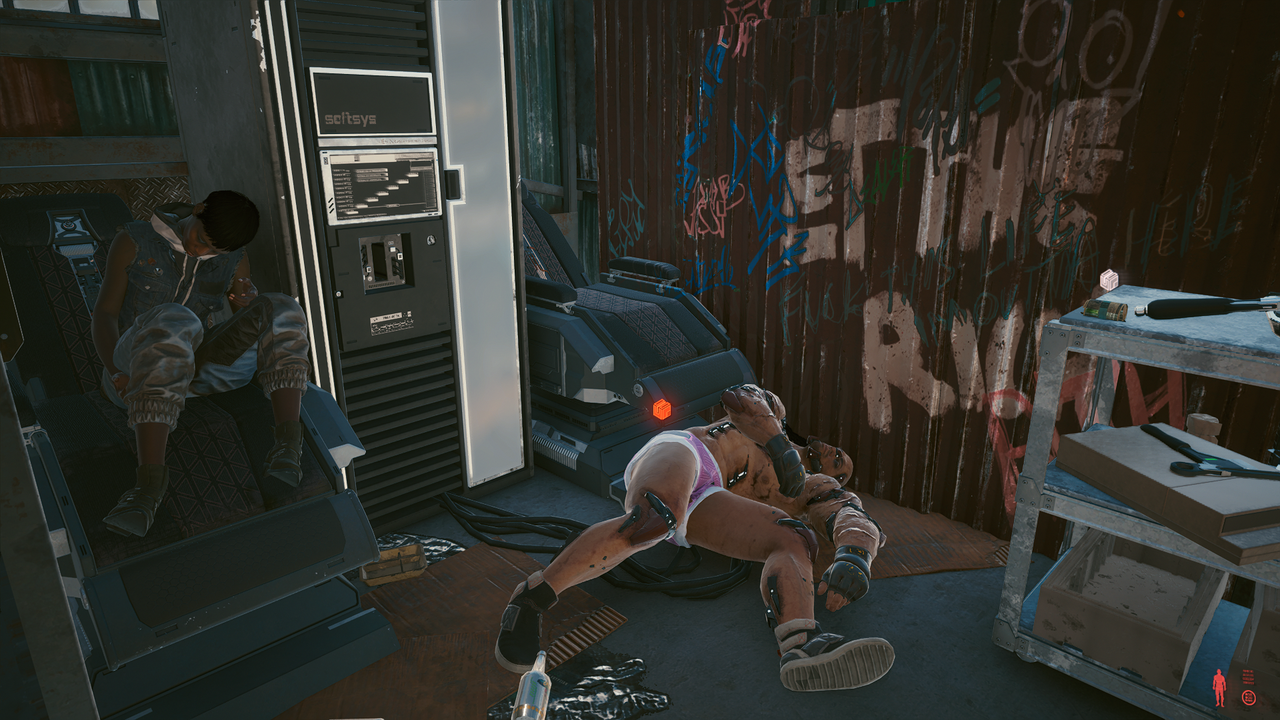Click the red humanoid stance indicator icon
This screenshot has width=1280, height=720.
(x=1218, y=687)
